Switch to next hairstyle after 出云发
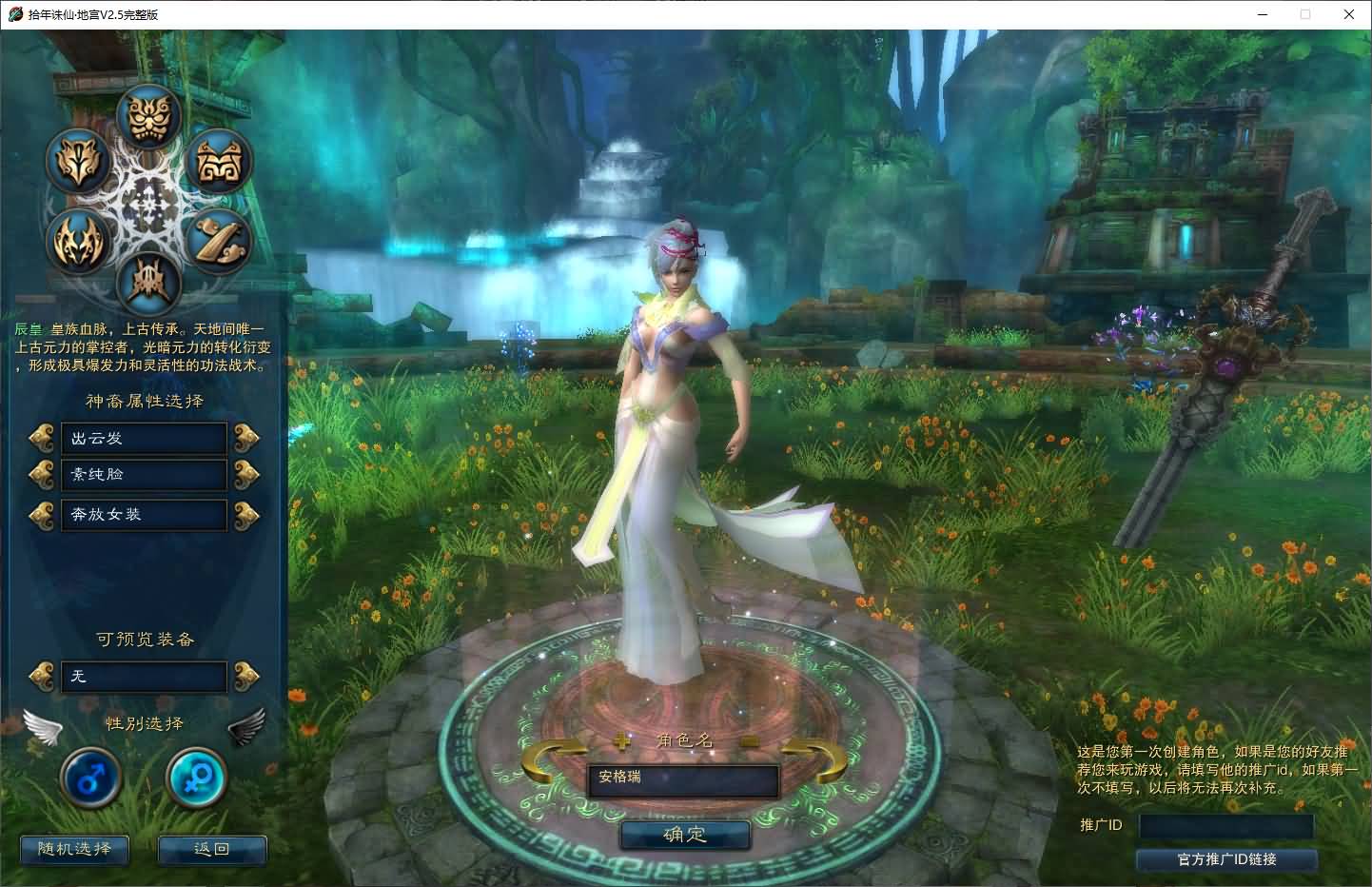 tap(246, 438)
